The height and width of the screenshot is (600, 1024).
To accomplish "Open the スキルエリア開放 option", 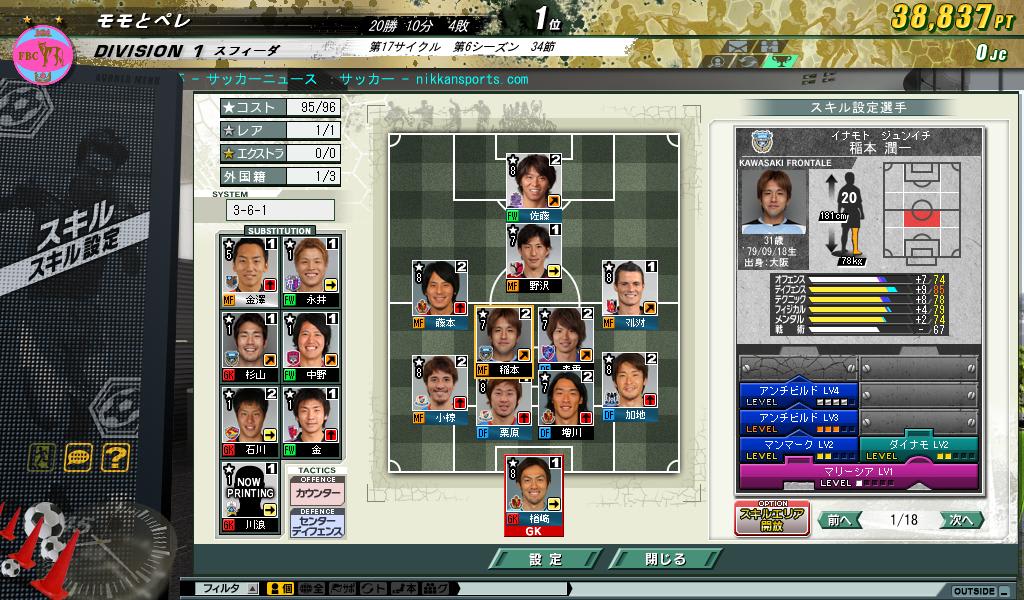I will click(772, 518).
